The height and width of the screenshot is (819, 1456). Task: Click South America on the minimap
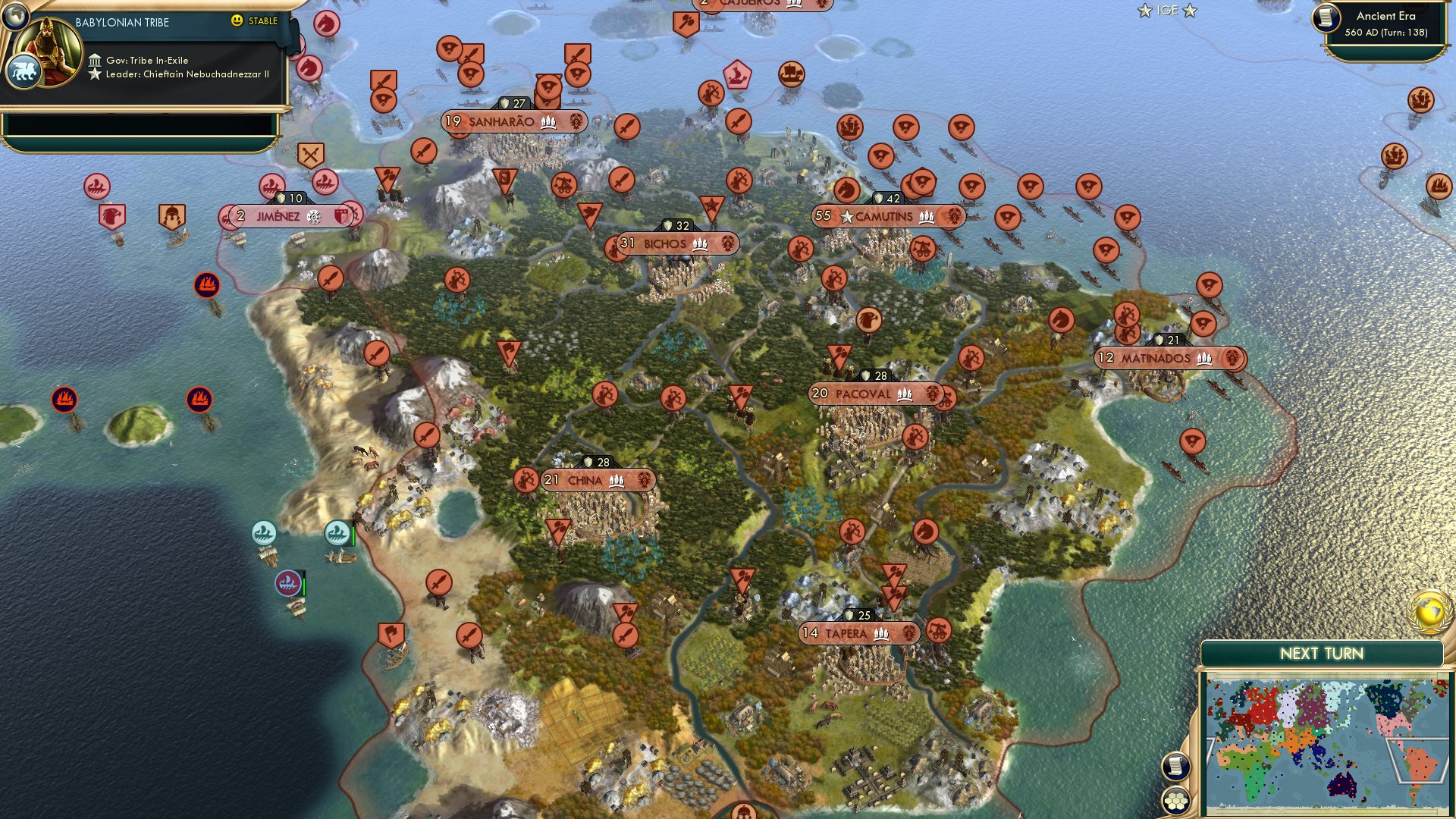pyautogui.click(x=1420, y=762)
